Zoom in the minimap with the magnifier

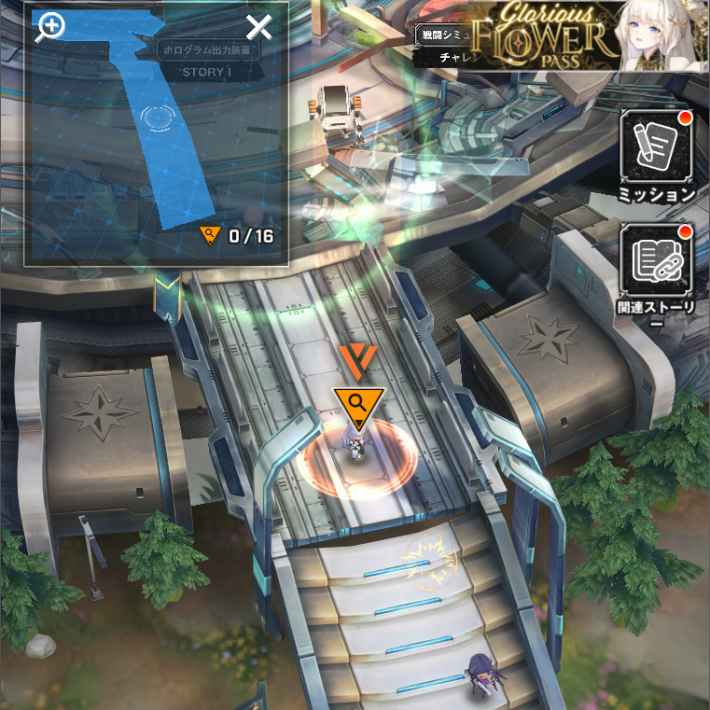point(49,27)
